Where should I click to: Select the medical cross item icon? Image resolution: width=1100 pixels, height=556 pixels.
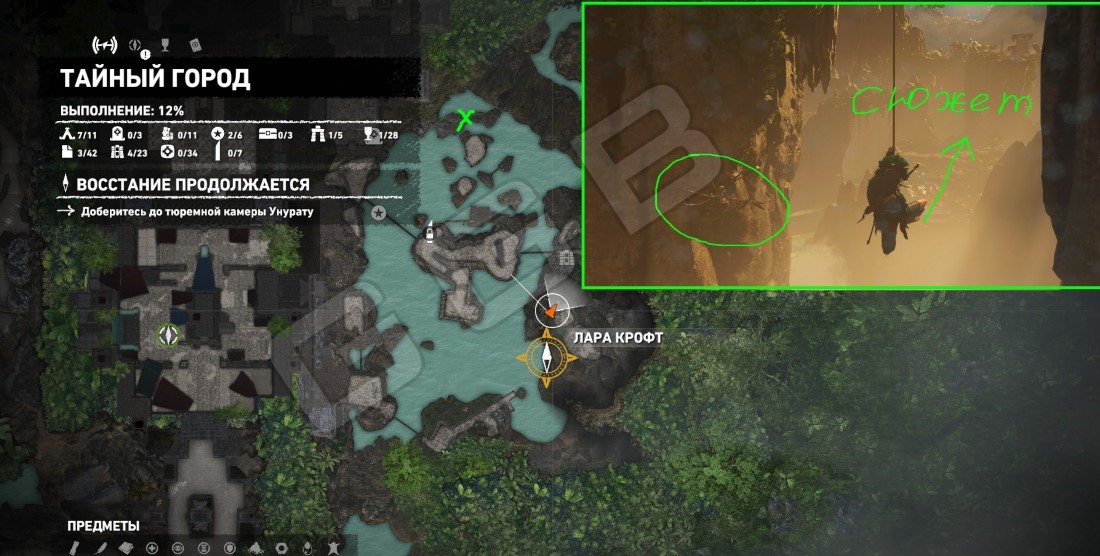[151, 547]
